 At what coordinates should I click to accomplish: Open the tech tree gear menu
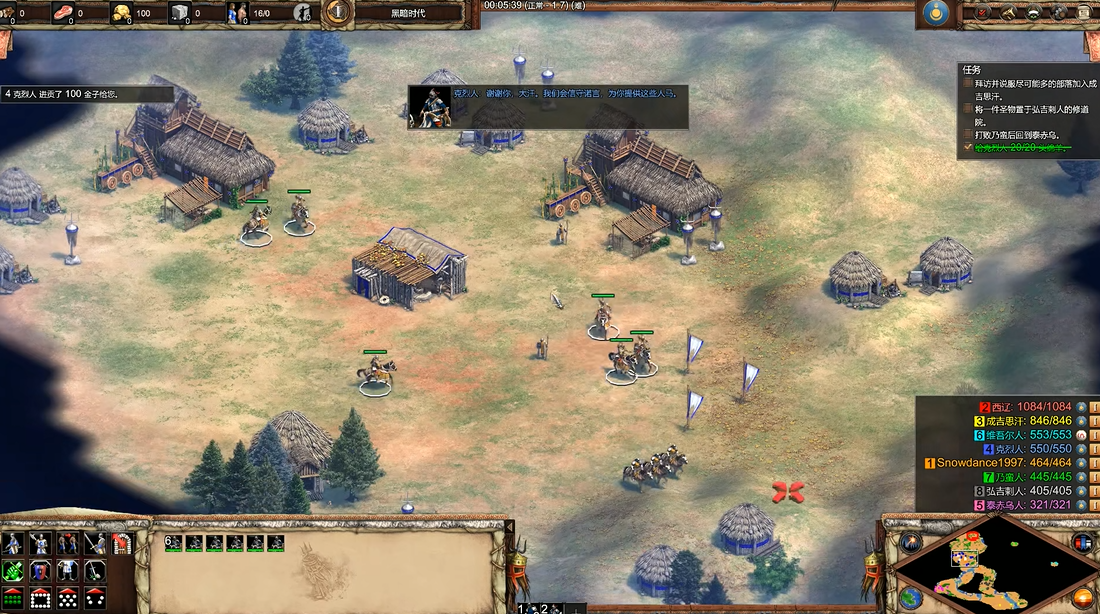pyautogui.click(x=1059, y=13)
